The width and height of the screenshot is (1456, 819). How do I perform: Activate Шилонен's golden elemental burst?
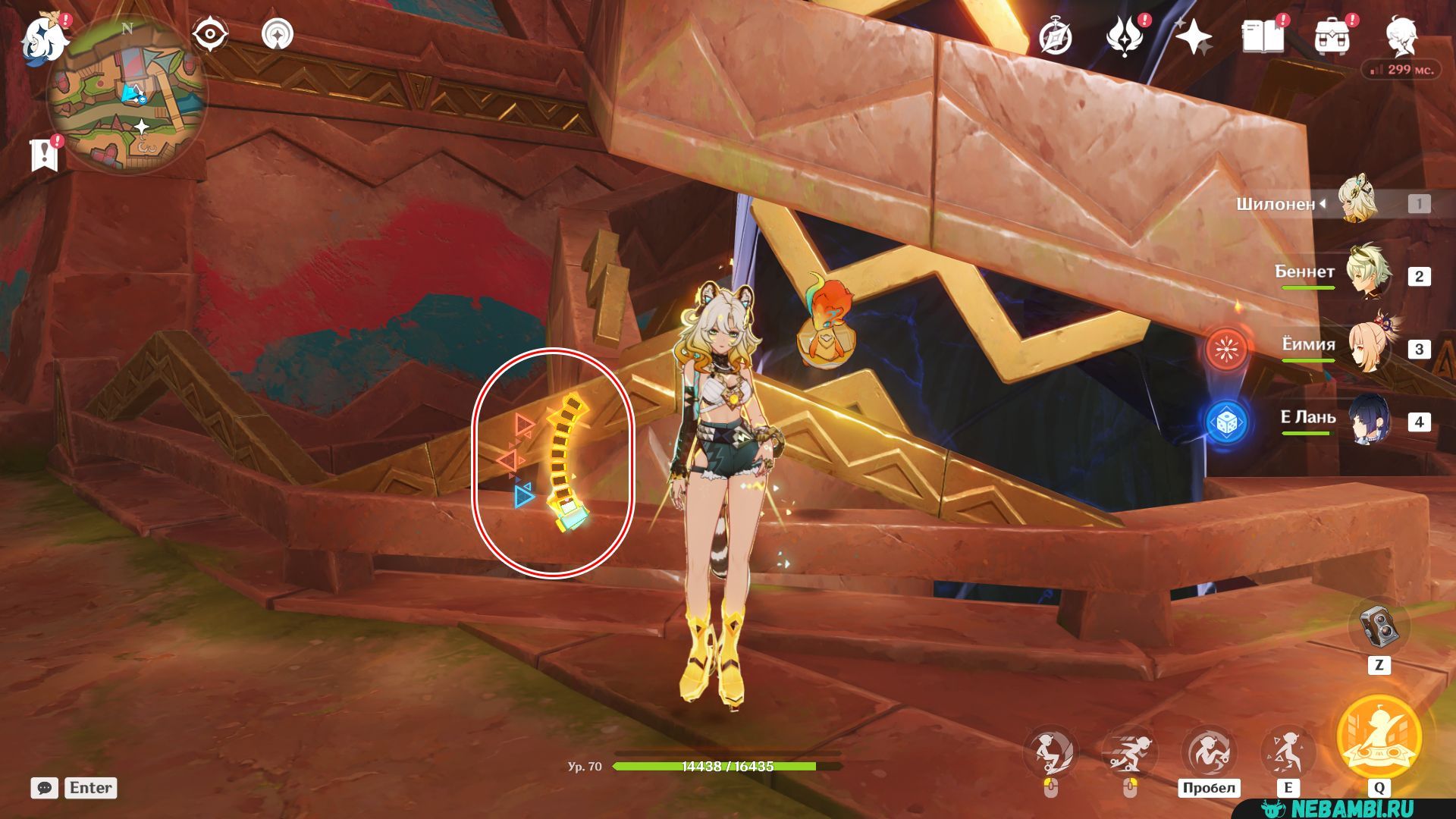click(x=1379, y=736)
